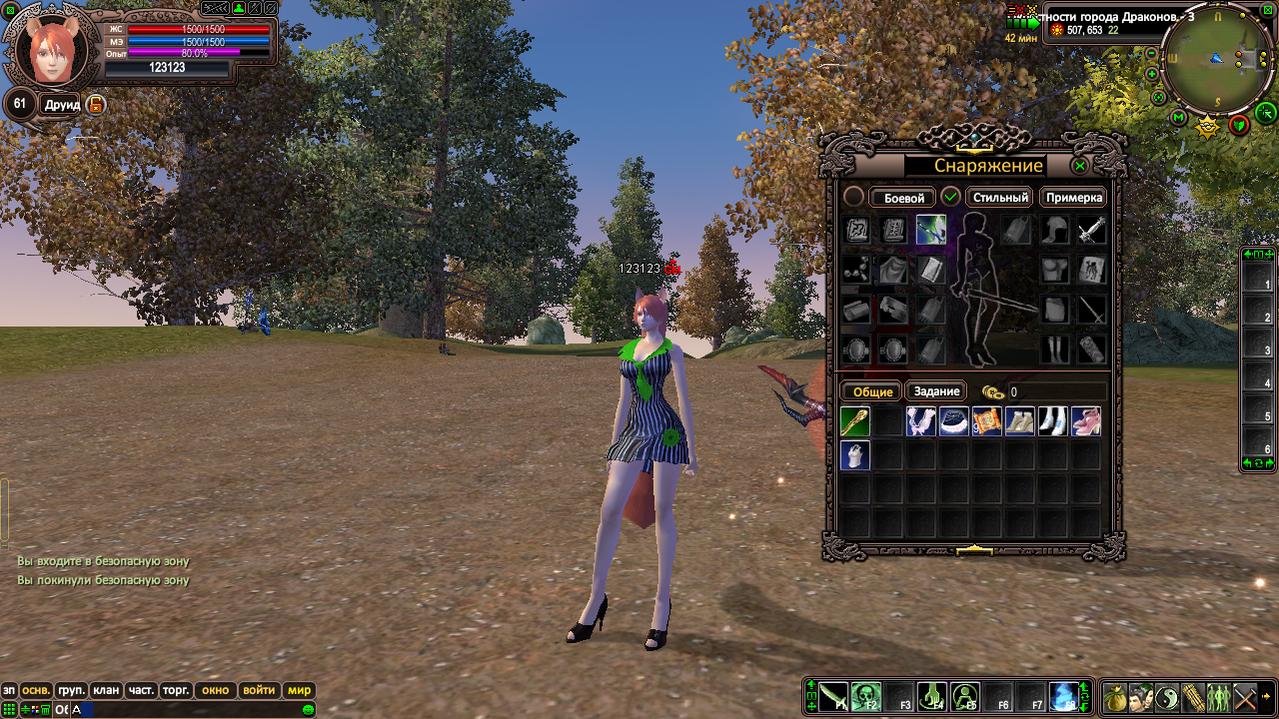
Task: Select the orange scroll item in inventory
Action: pyautogui.click(x=987, y=421)
